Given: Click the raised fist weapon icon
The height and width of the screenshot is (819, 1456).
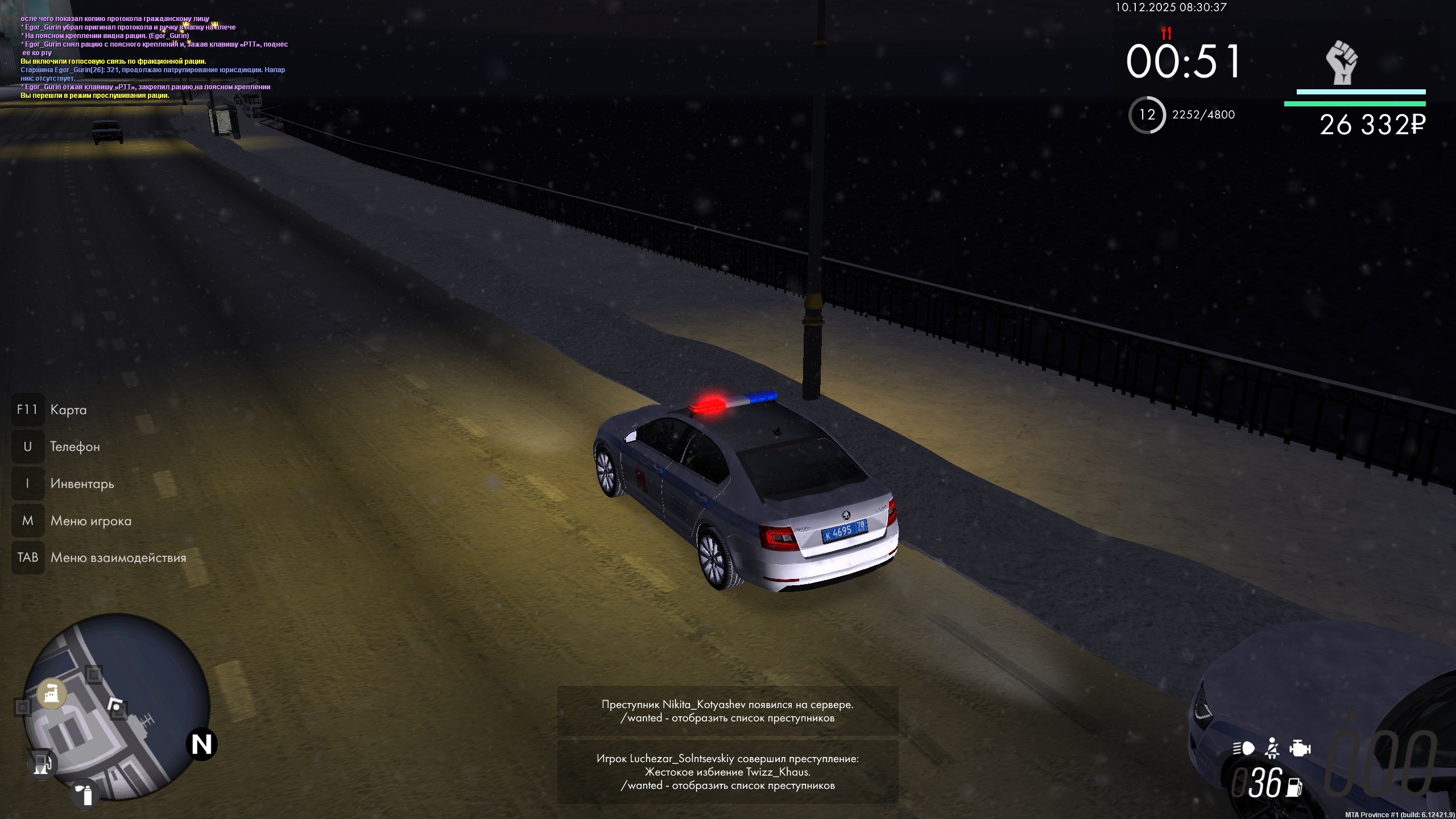Looking at the screenshot, I should [1342, 63].
